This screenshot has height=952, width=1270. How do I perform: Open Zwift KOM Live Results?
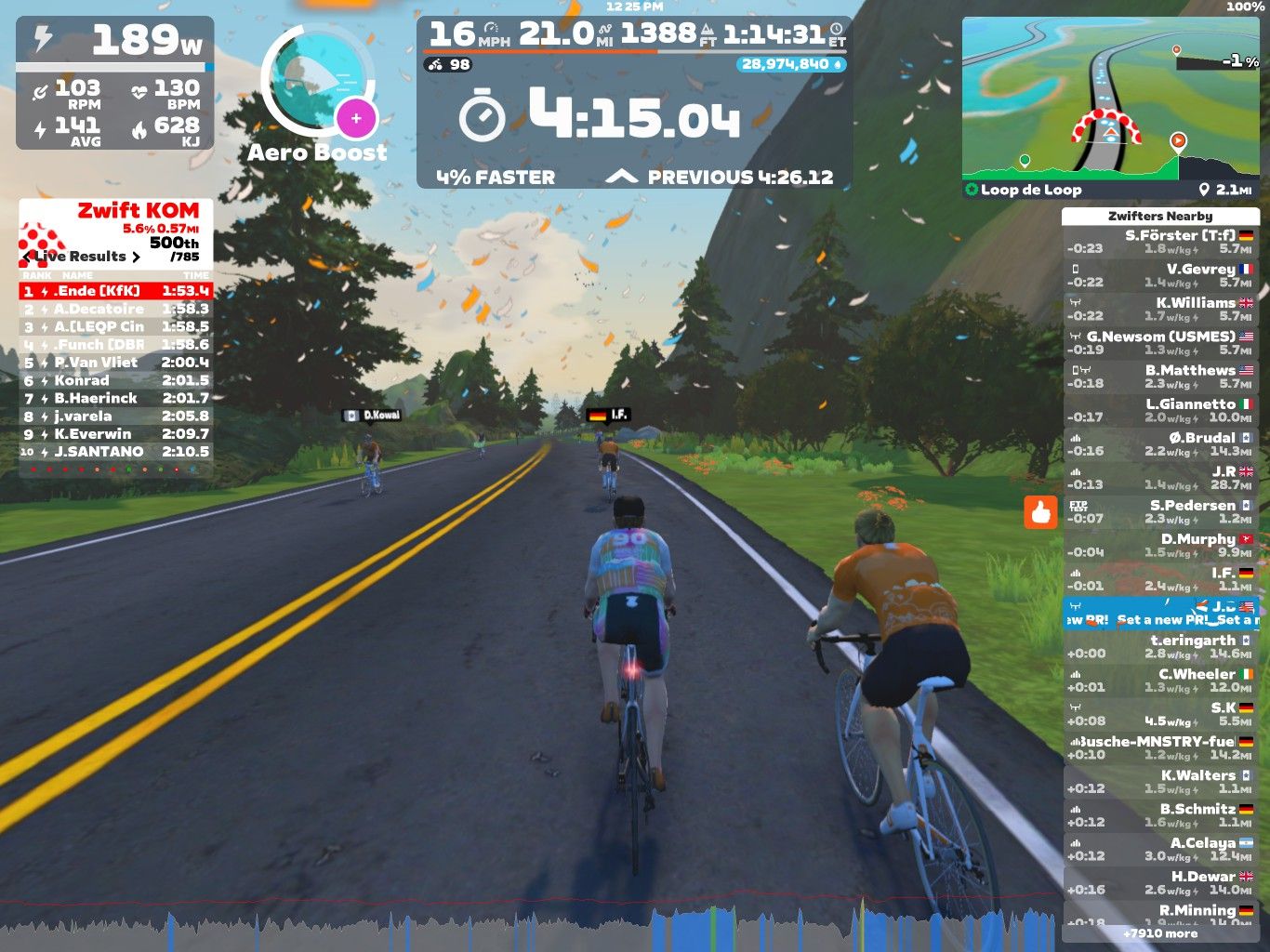point(86,257)
